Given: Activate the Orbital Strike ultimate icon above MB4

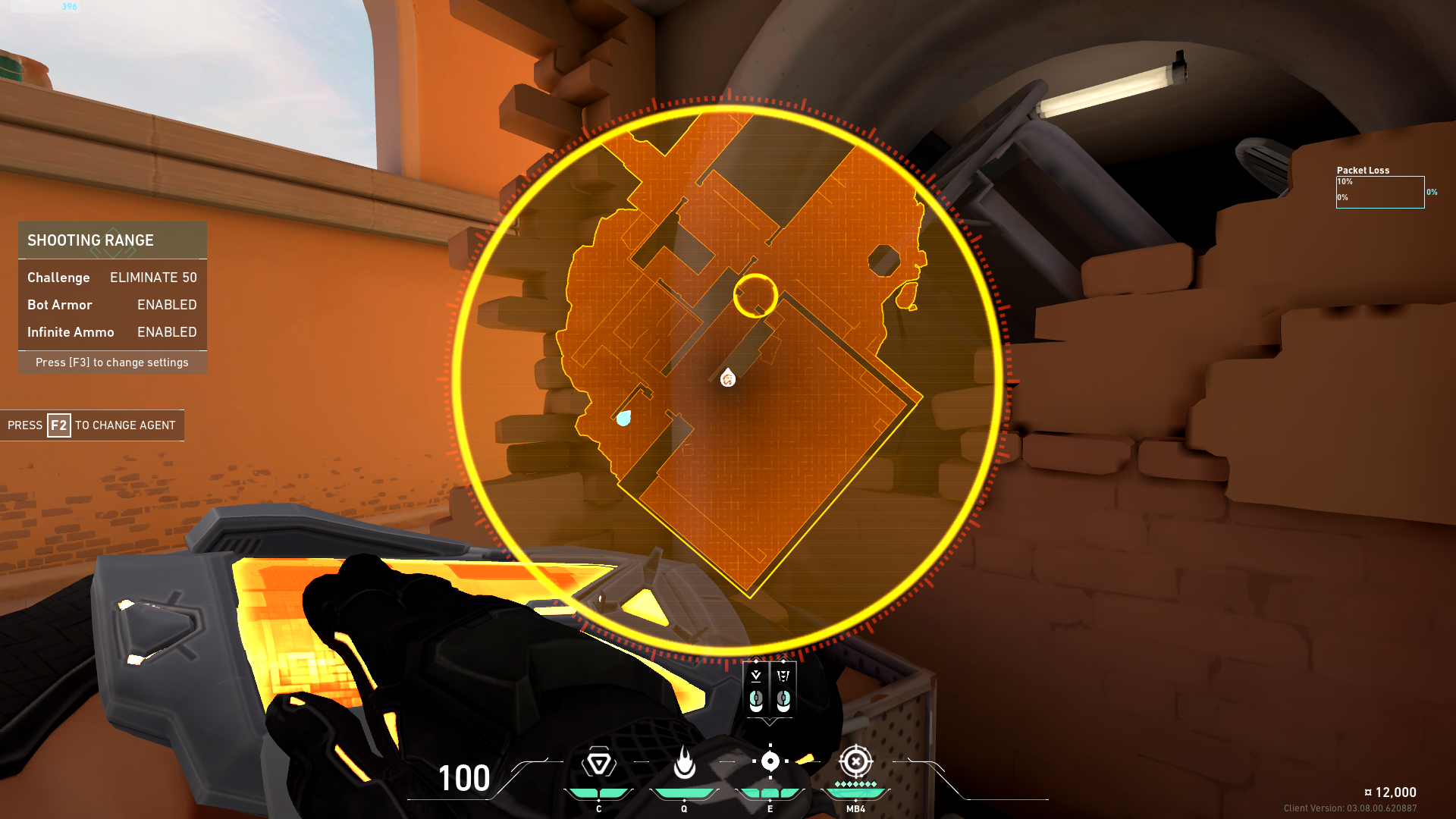Looking at the screenshot, I should click(855, 761).
